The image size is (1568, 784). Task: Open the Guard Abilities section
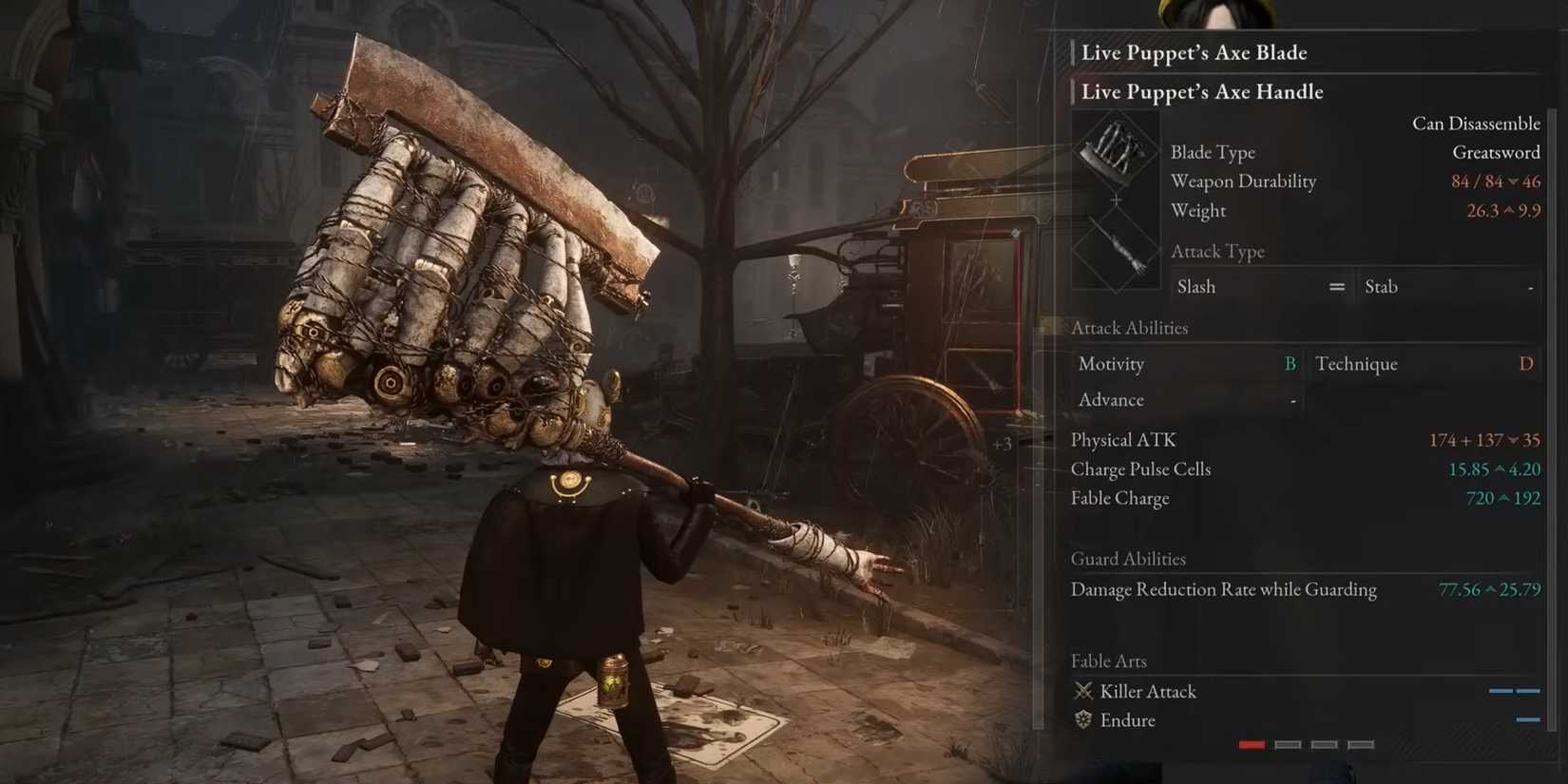point(1128,559)
